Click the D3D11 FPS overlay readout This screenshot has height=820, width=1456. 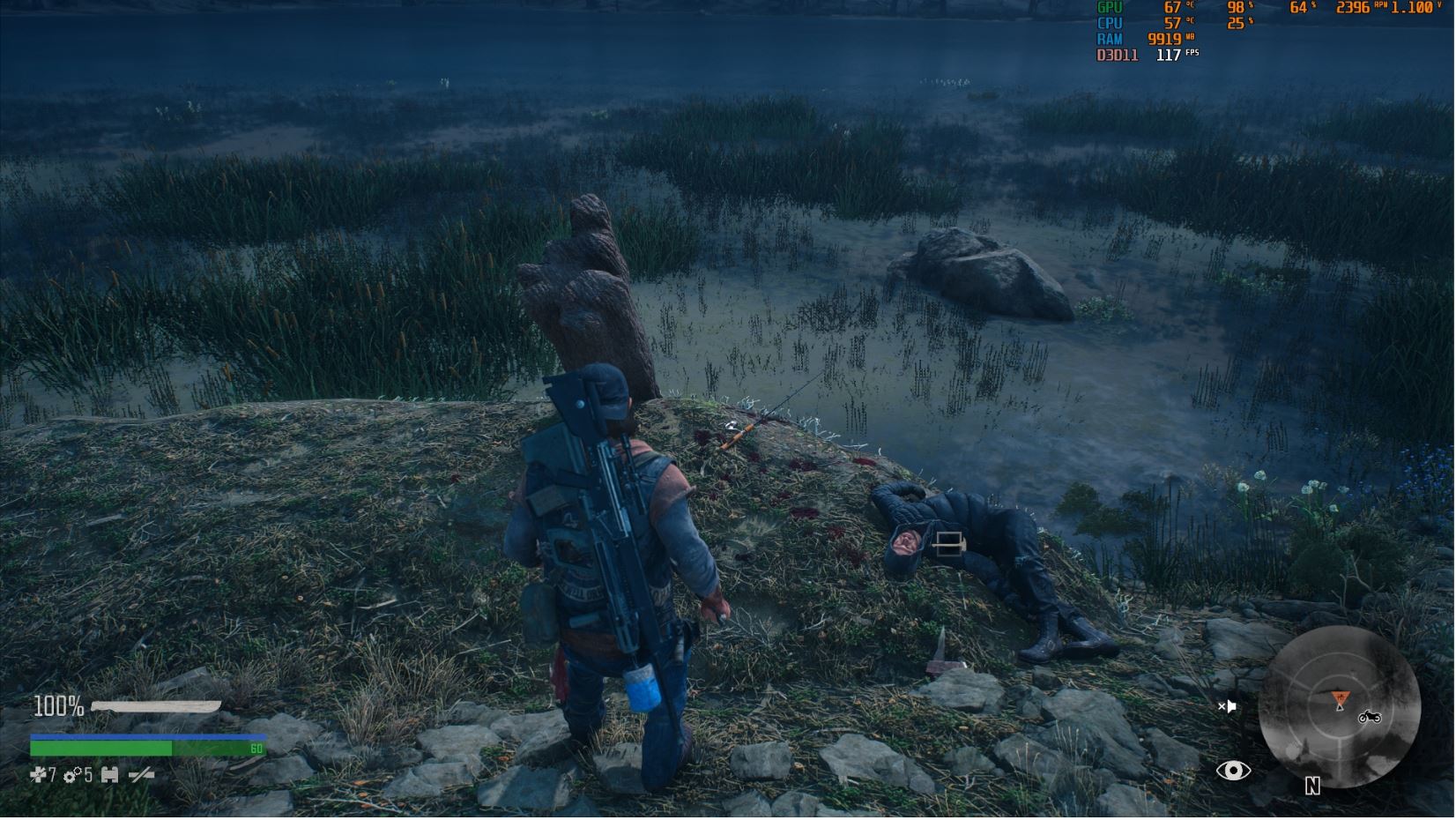1148,55
